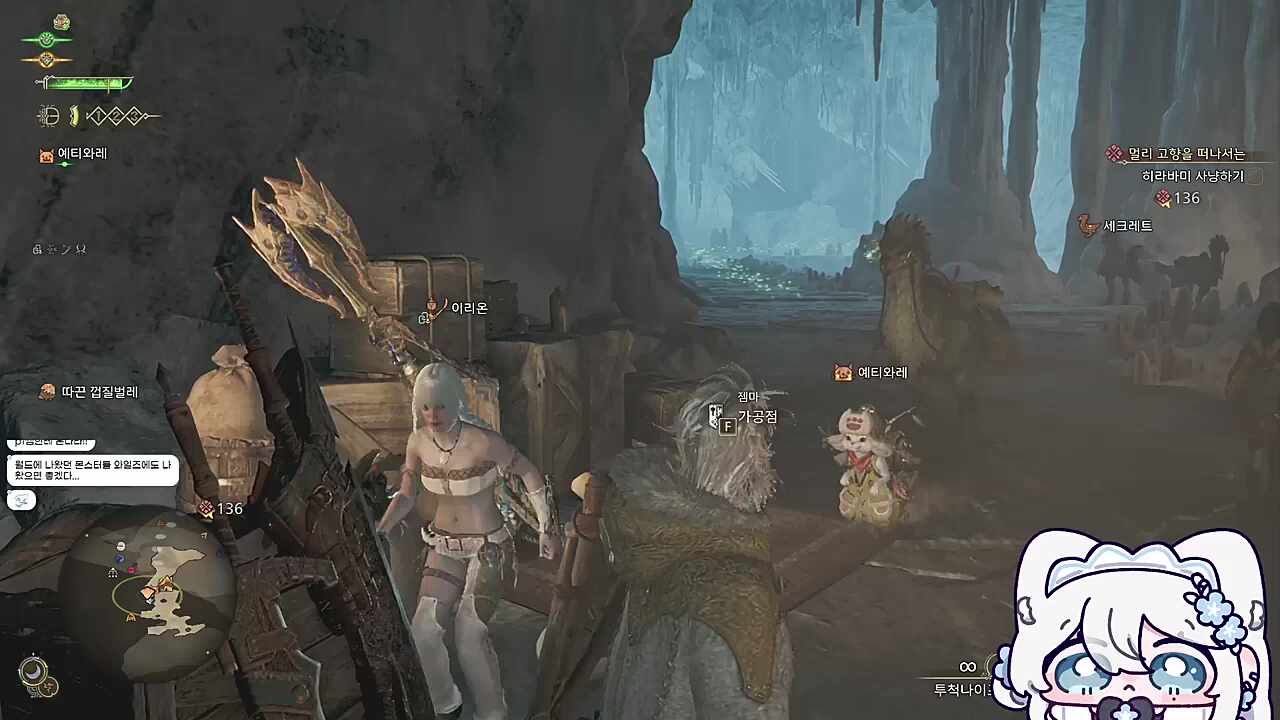Open the chat bubble about 월드 monsters
Viewport: 1280px width, 720px height.
(92, 470)
